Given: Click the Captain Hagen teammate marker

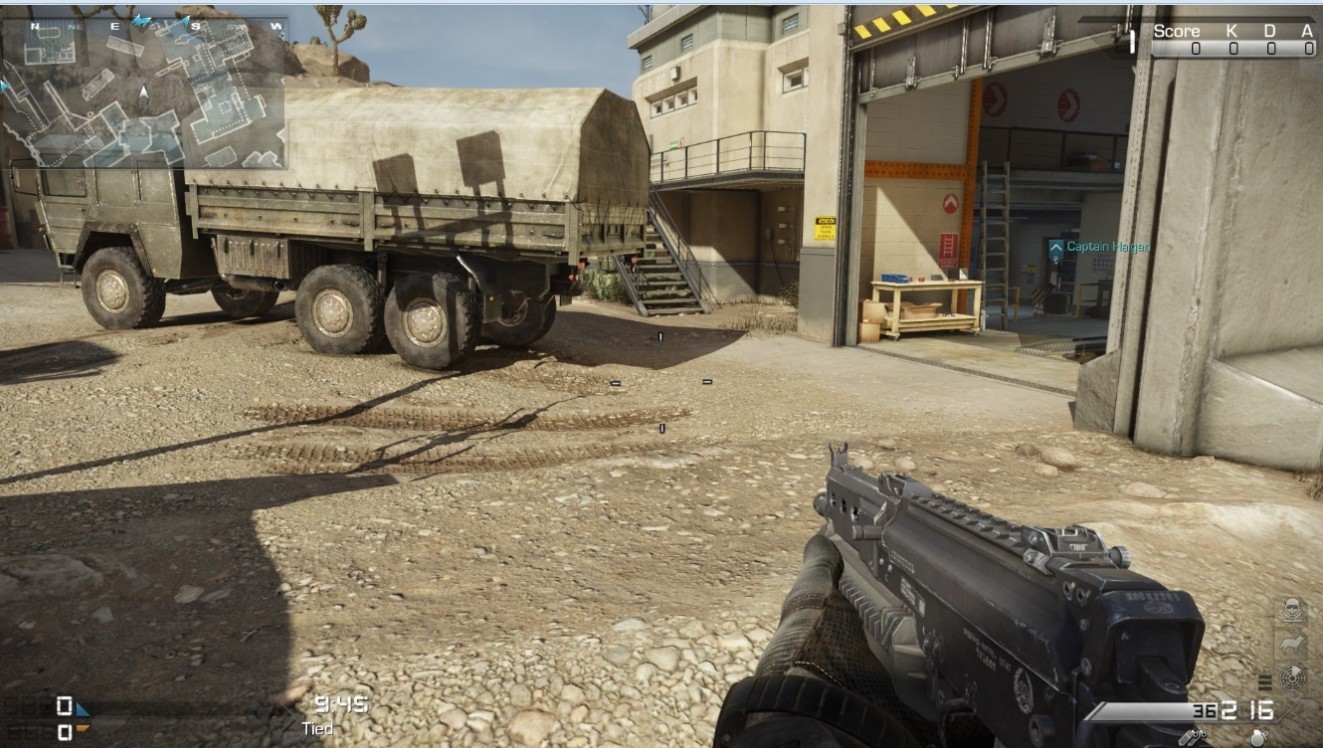Looking at the screenshot, I should pyautogui.click(x=1056, y=247).
